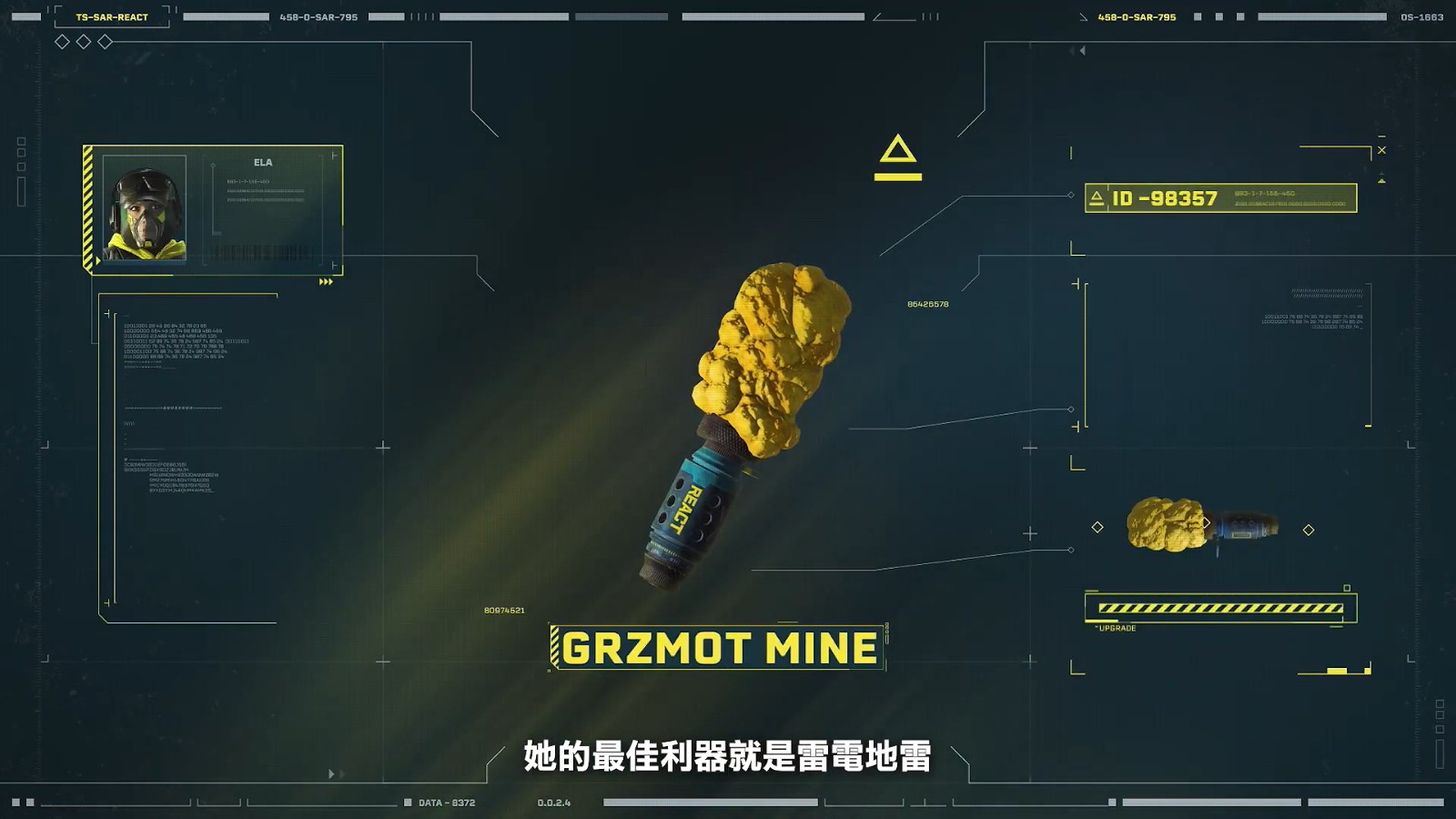The image size is (1456, 819).
Task: Expand the triple-chevron arrows below the ELA panel
Action: pyautogui.click(x=326, y=282)
